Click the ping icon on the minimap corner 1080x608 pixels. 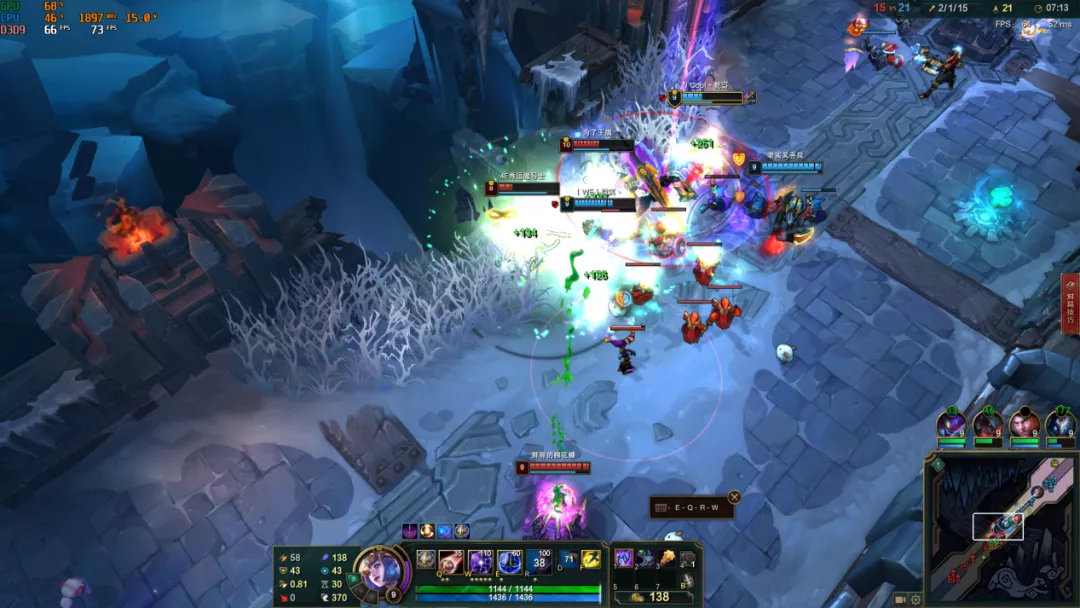point(937,465)
